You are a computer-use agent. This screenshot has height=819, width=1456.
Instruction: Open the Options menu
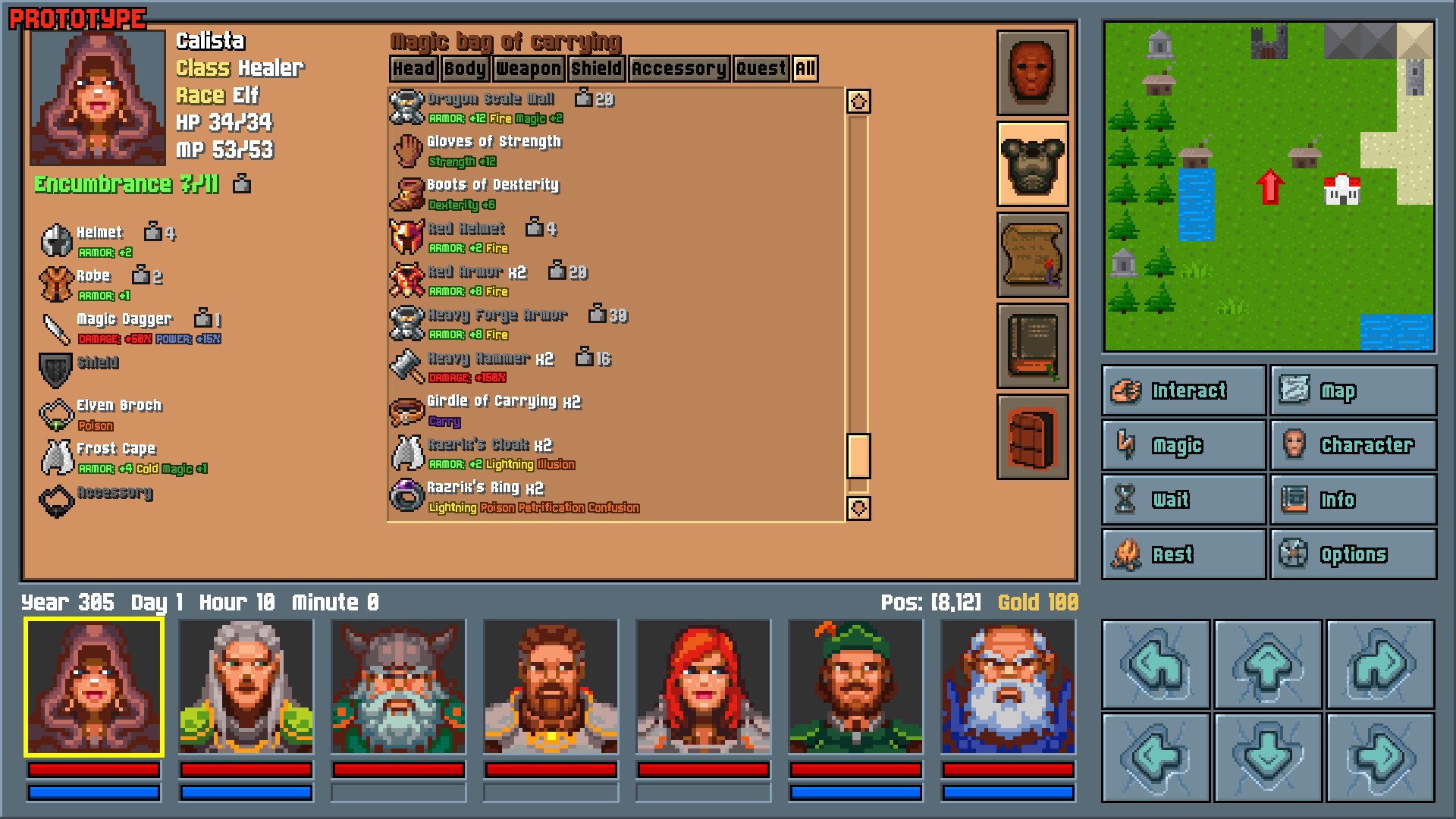pos(1352,554)
